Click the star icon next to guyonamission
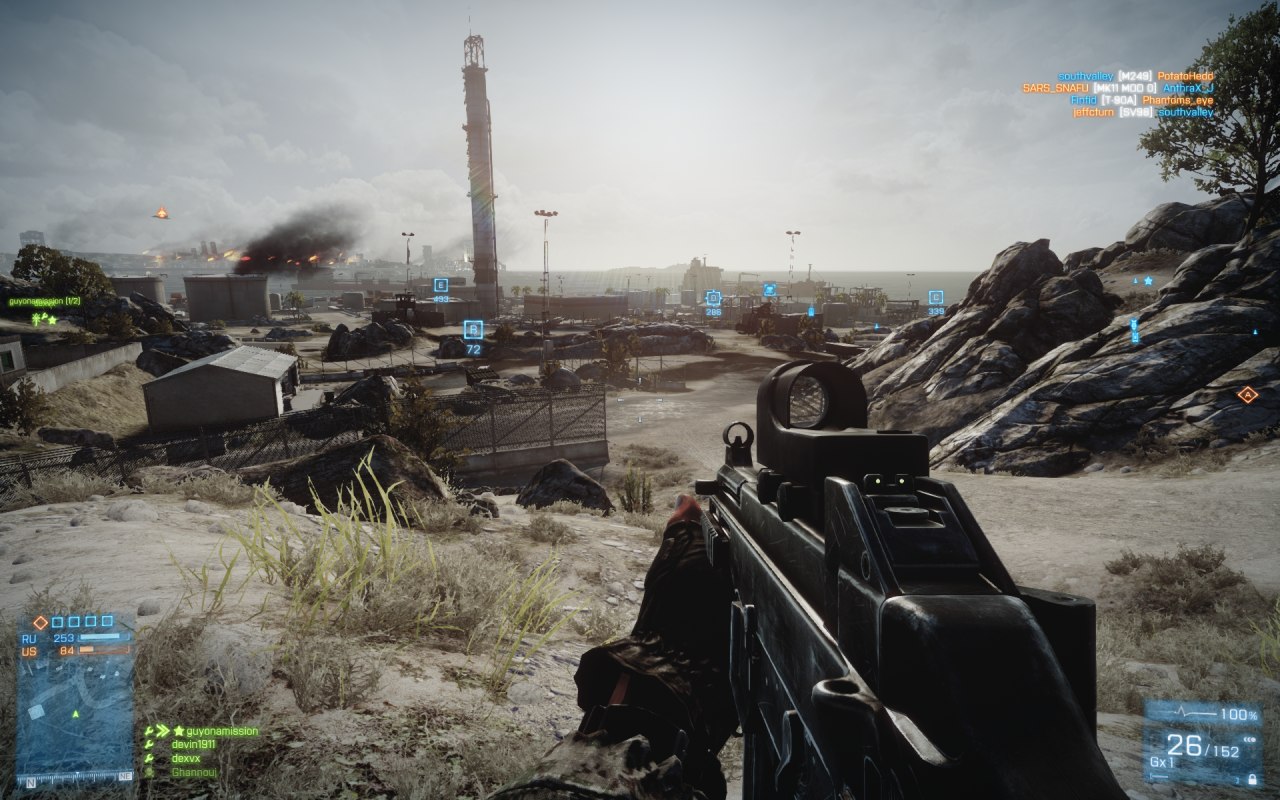The width and height of the screenshot is (1280, 800). 178,731
